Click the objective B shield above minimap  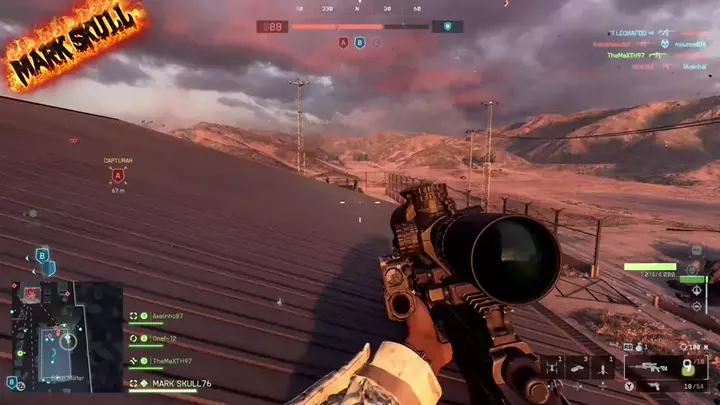tap(43, 256)
